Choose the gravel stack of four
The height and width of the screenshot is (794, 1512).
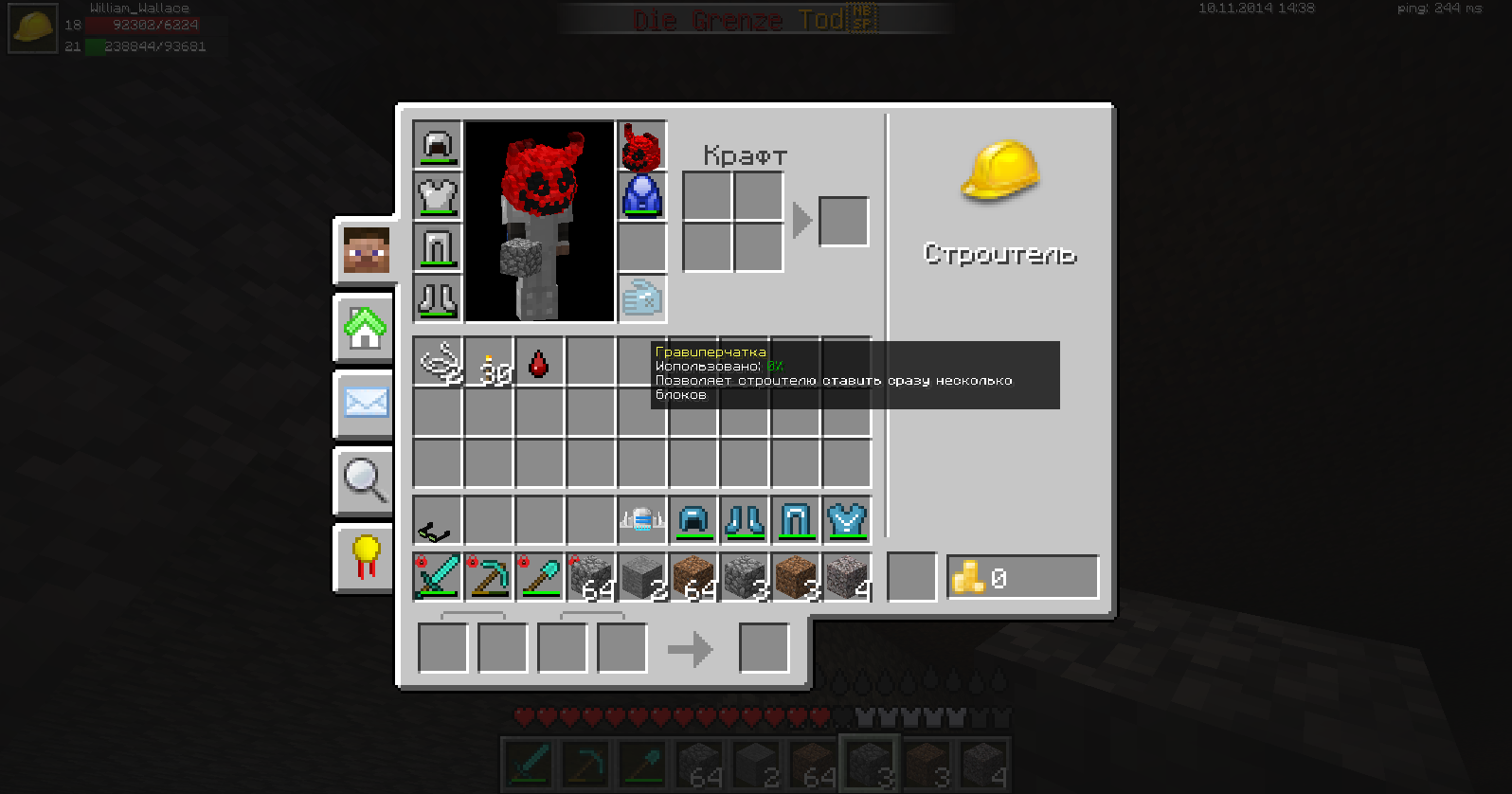pyautogui.click(x=847, y=576)
